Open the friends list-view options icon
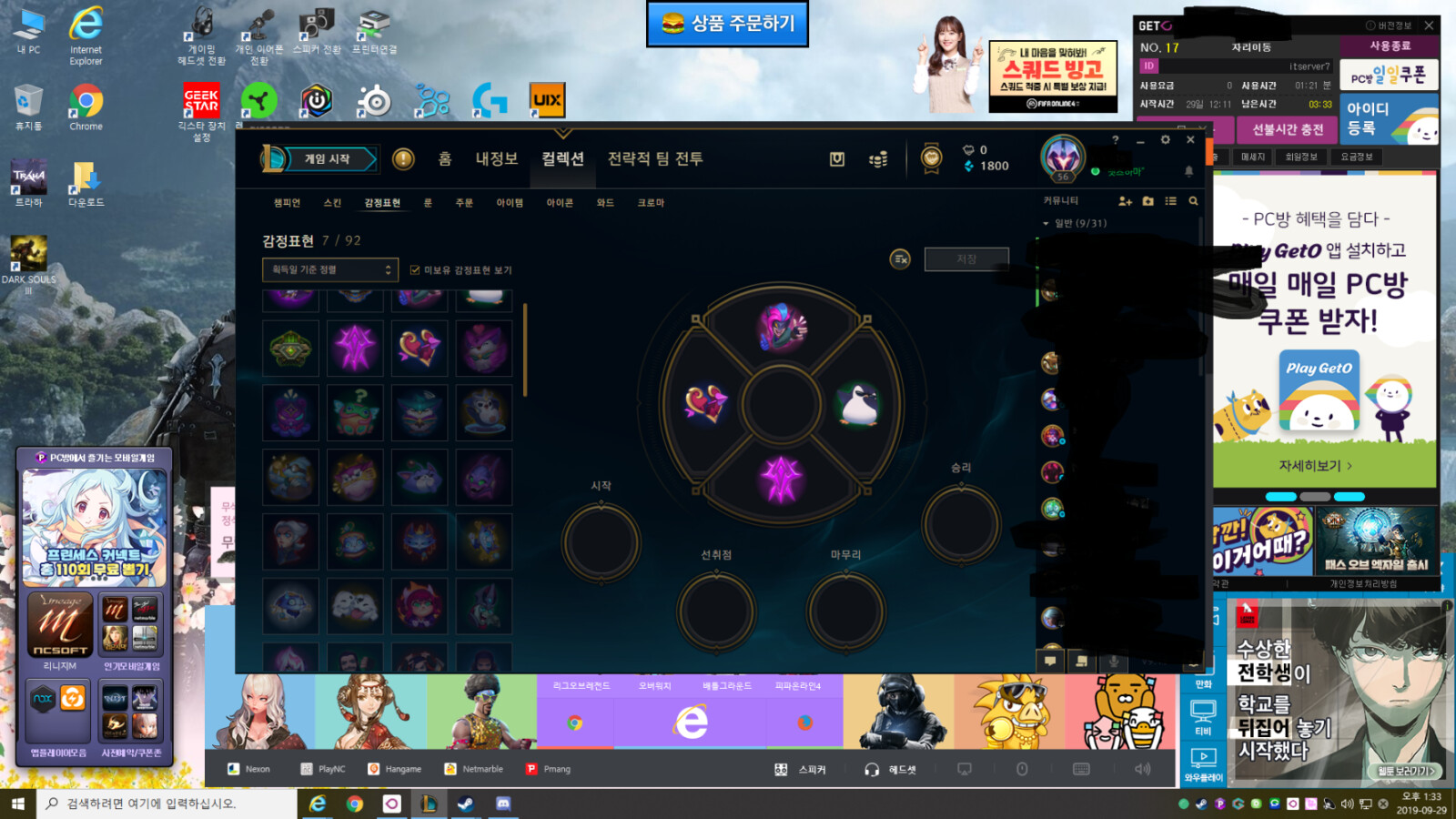1456x819 pixels. (1171, 201)
